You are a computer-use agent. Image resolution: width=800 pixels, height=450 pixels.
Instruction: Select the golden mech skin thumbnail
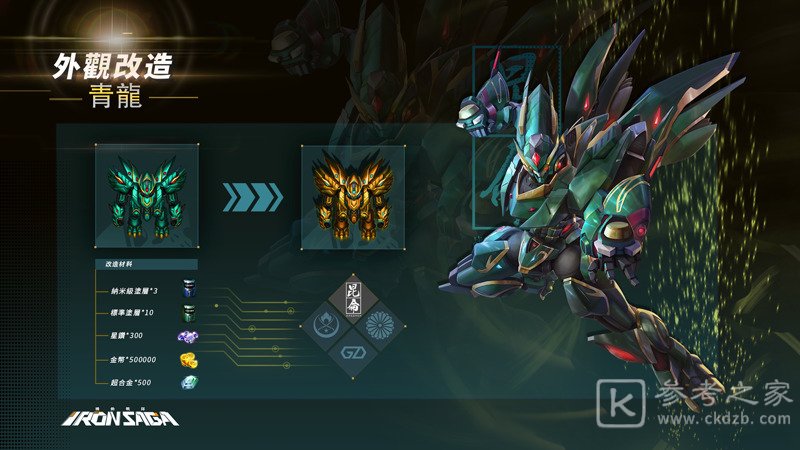352,196
